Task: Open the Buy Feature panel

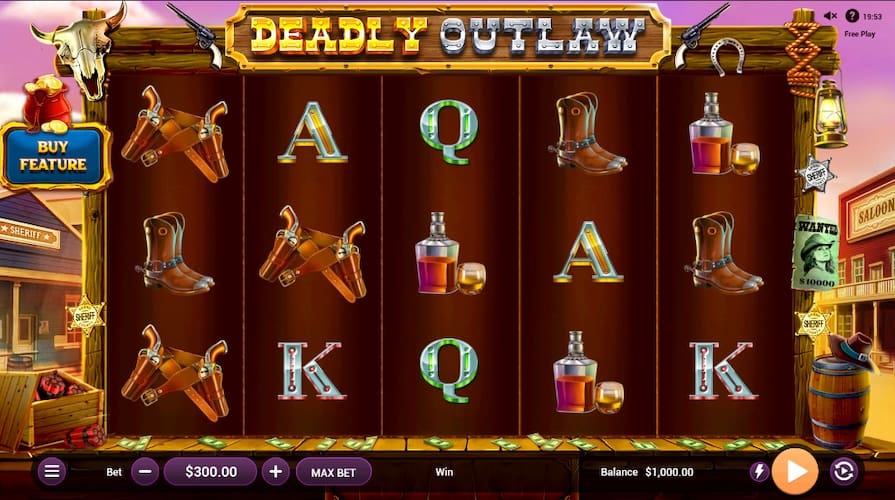Action: (x=55, y=155)
